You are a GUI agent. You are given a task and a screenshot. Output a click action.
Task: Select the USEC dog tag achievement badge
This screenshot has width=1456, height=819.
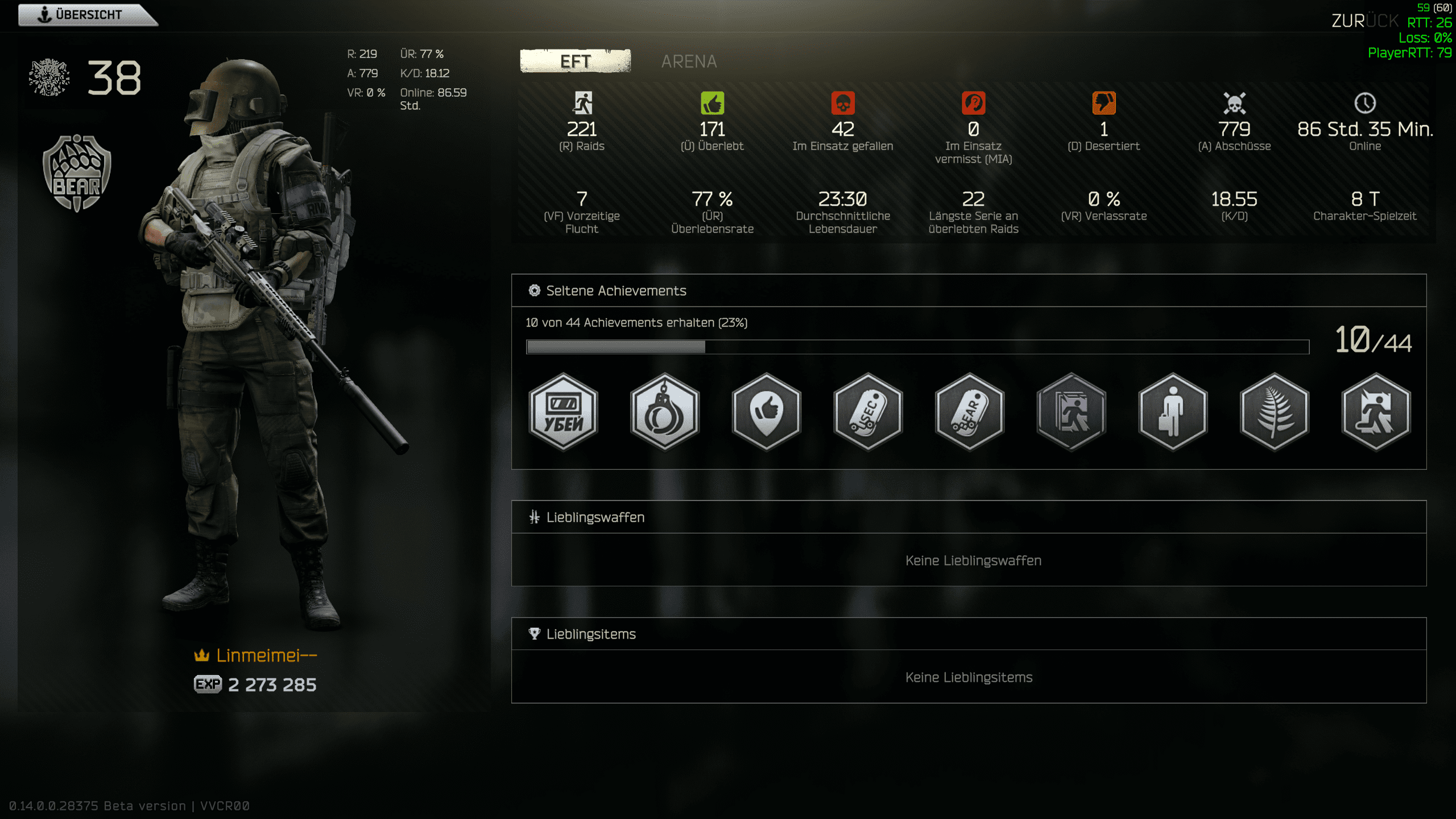[x=868, y=412]
